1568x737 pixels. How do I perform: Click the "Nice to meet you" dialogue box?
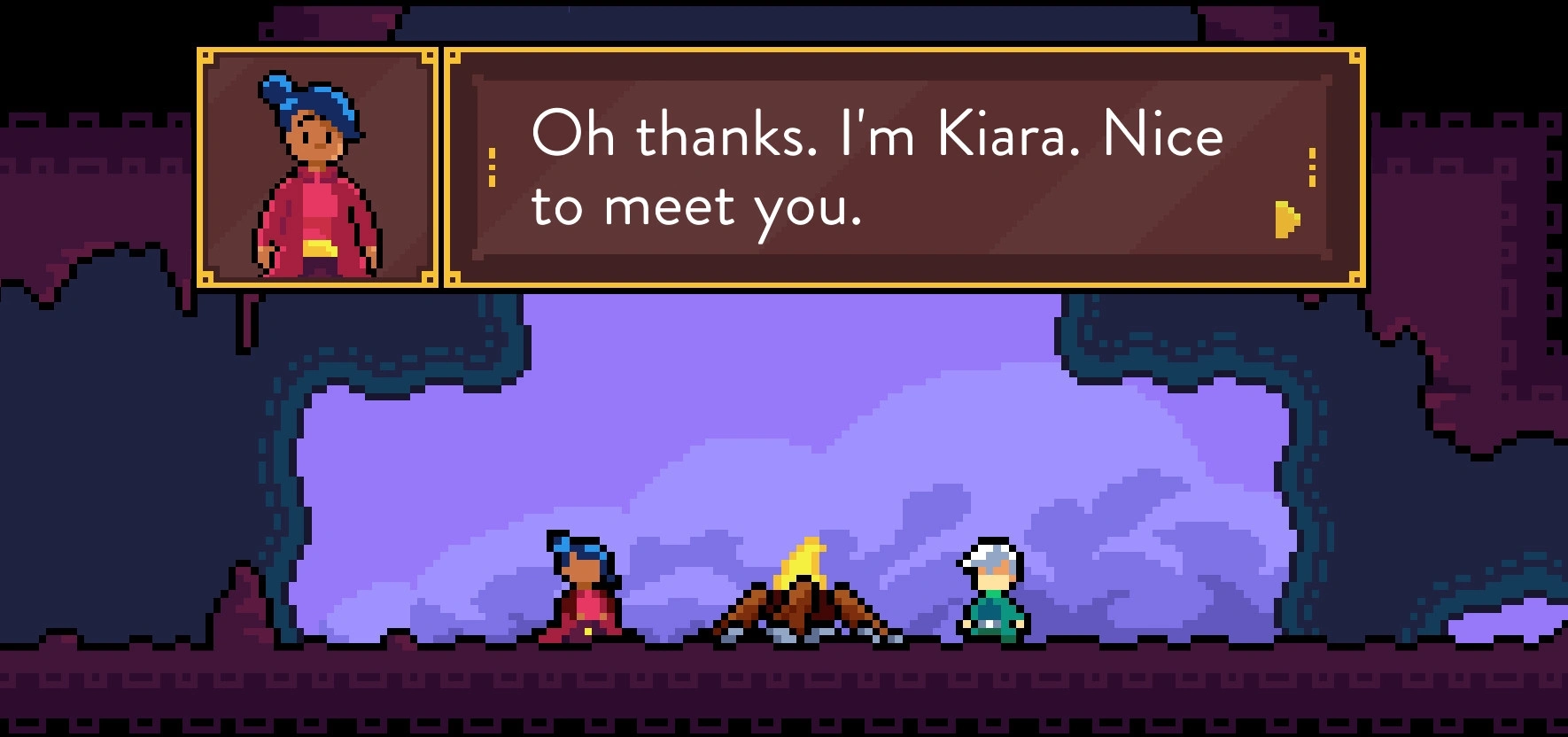click(x=903, y=167)
